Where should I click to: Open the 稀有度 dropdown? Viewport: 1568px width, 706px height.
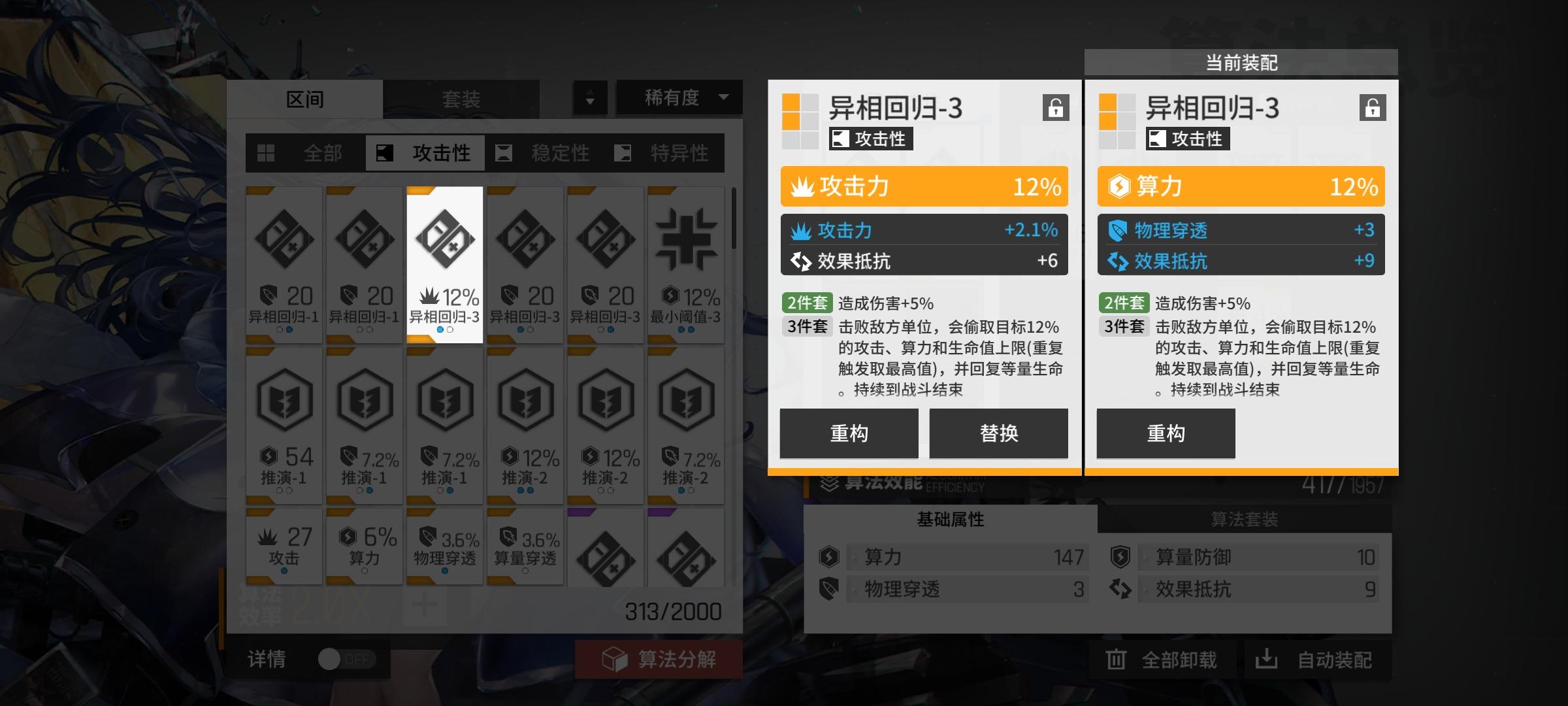pos(678,98)
